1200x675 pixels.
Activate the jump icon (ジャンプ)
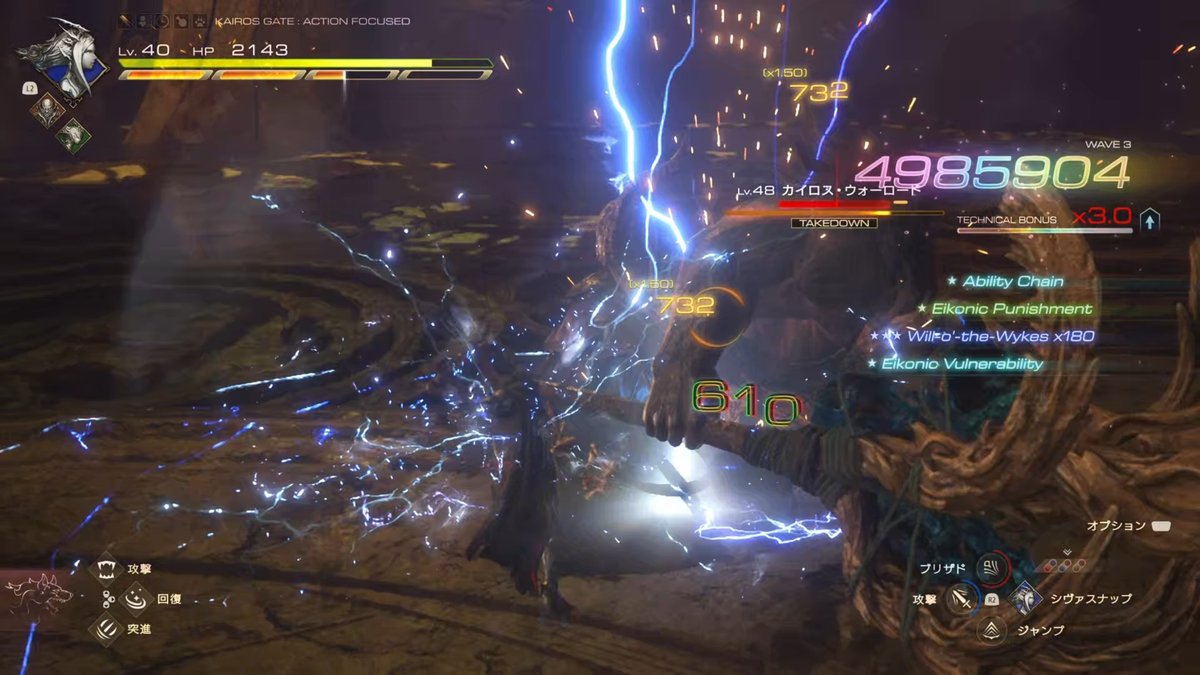[992, 629]
